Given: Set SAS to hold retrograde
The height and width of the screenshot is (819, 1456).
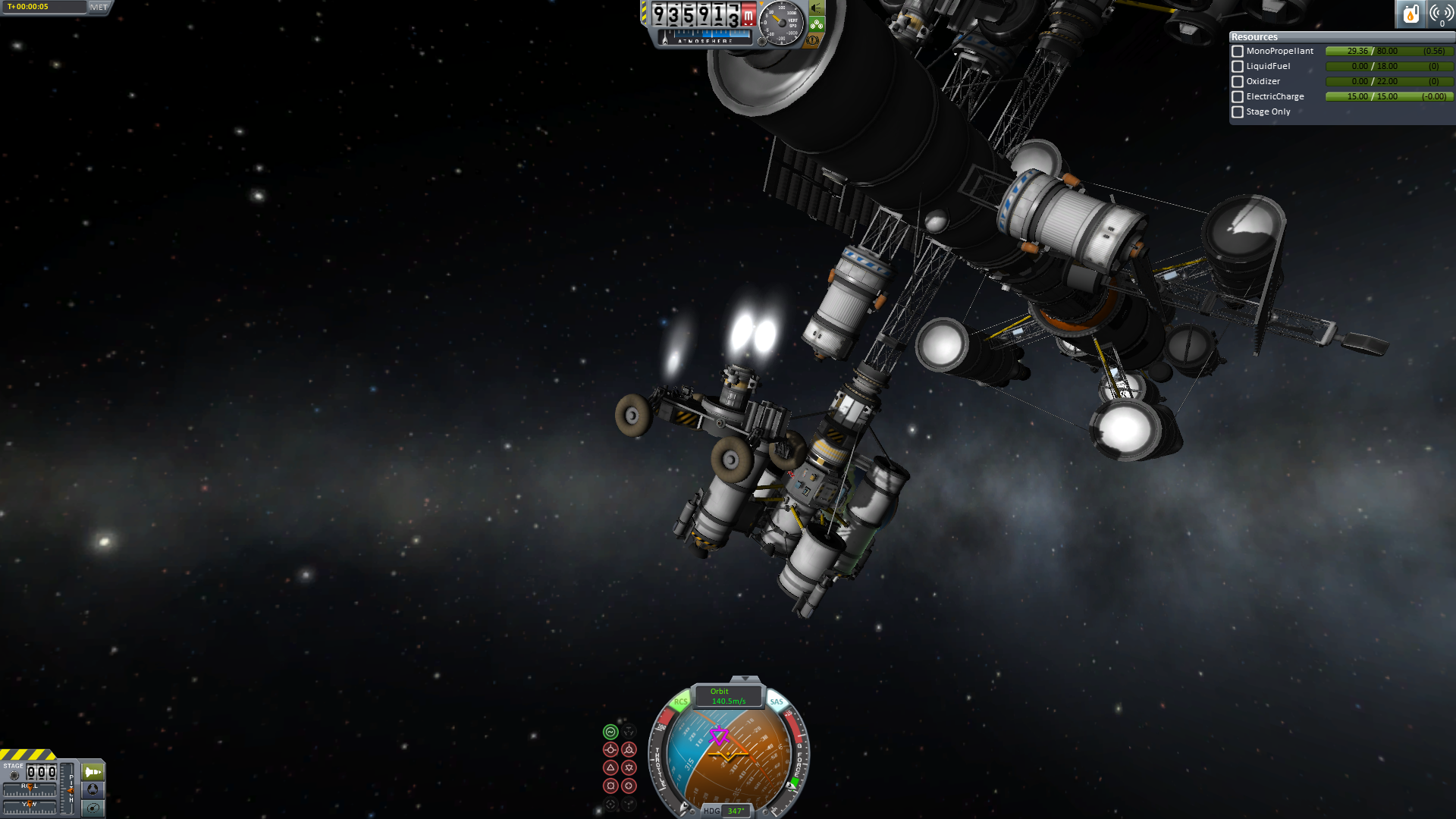Looking at the screenshot, I should click(x=629, y=750).
